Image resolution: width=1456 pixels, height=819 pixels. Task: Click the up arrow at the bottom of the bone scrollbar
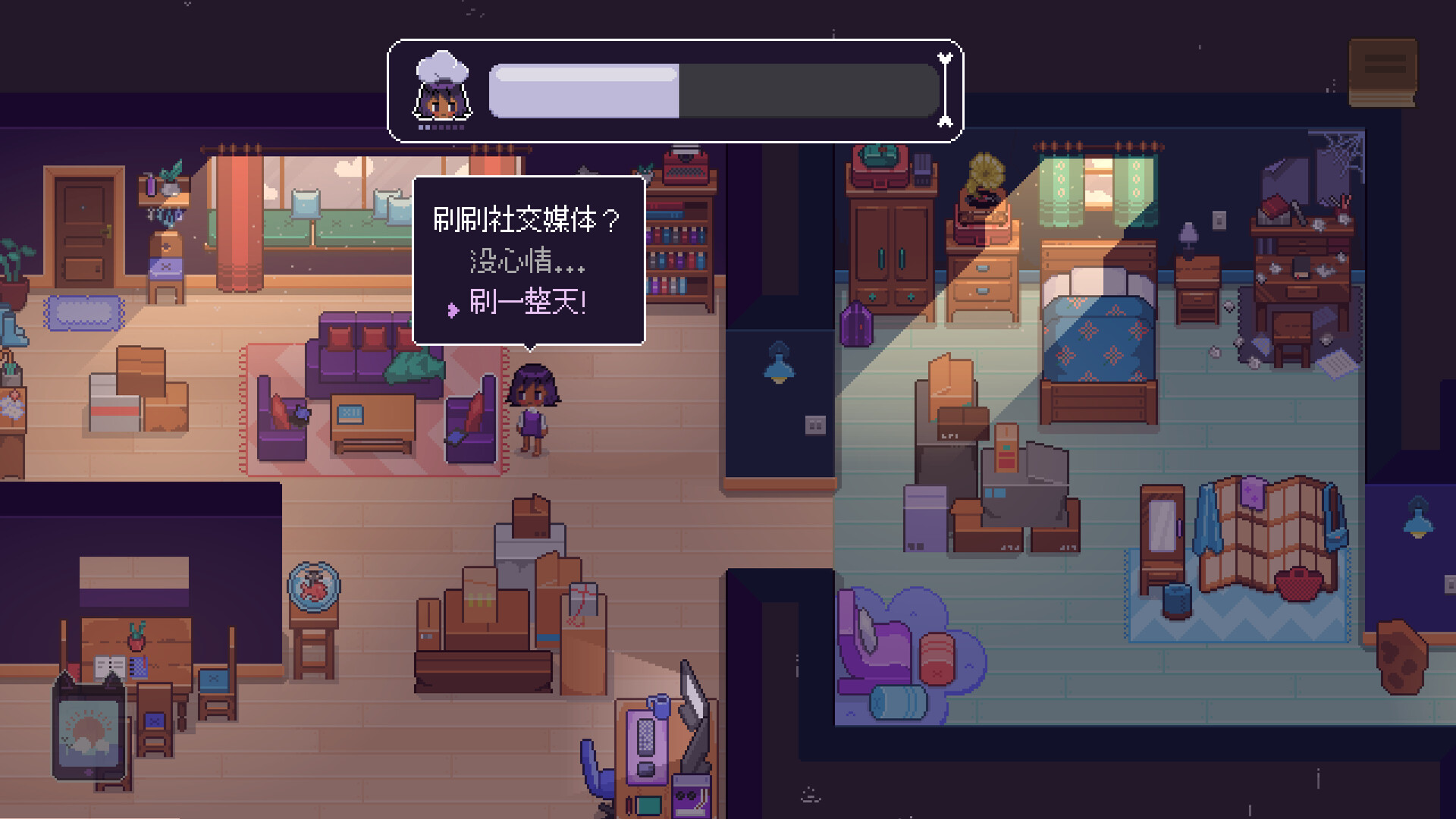[x=943, y=121]
